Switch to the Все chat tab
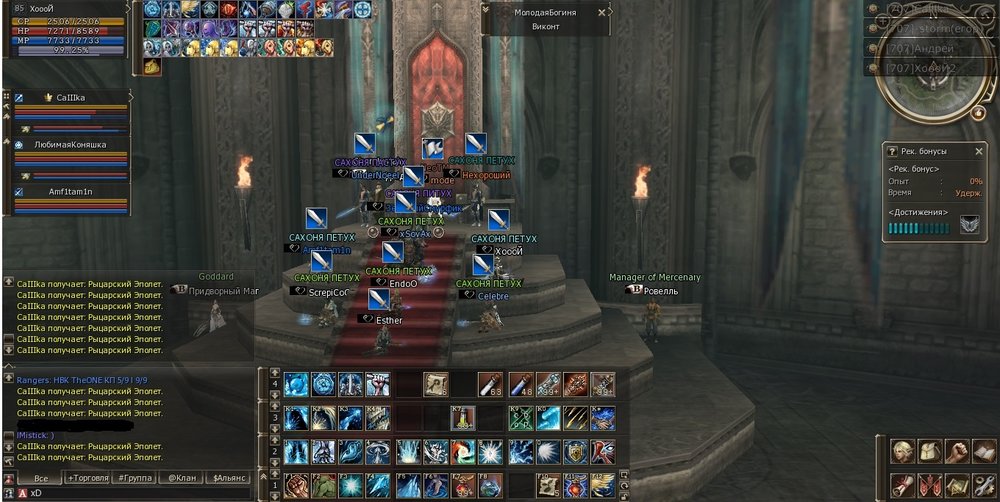 [x=40, y=478]
